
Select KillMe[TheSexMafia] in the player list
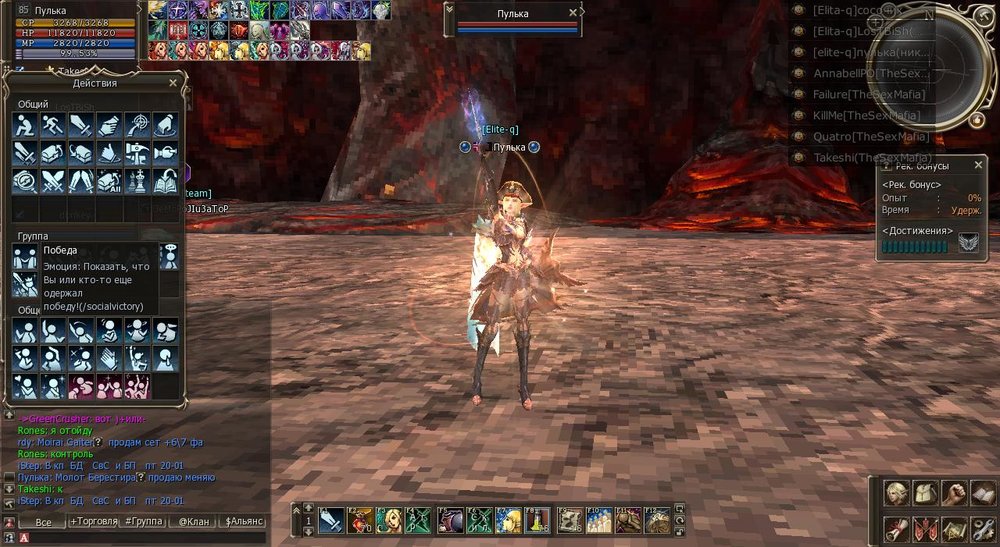(x=866, y=116)
